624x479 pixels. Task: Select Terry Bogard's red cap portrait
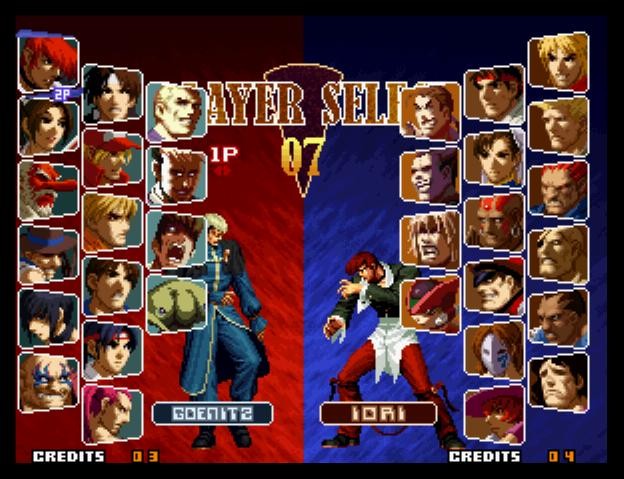coord(111,157)
